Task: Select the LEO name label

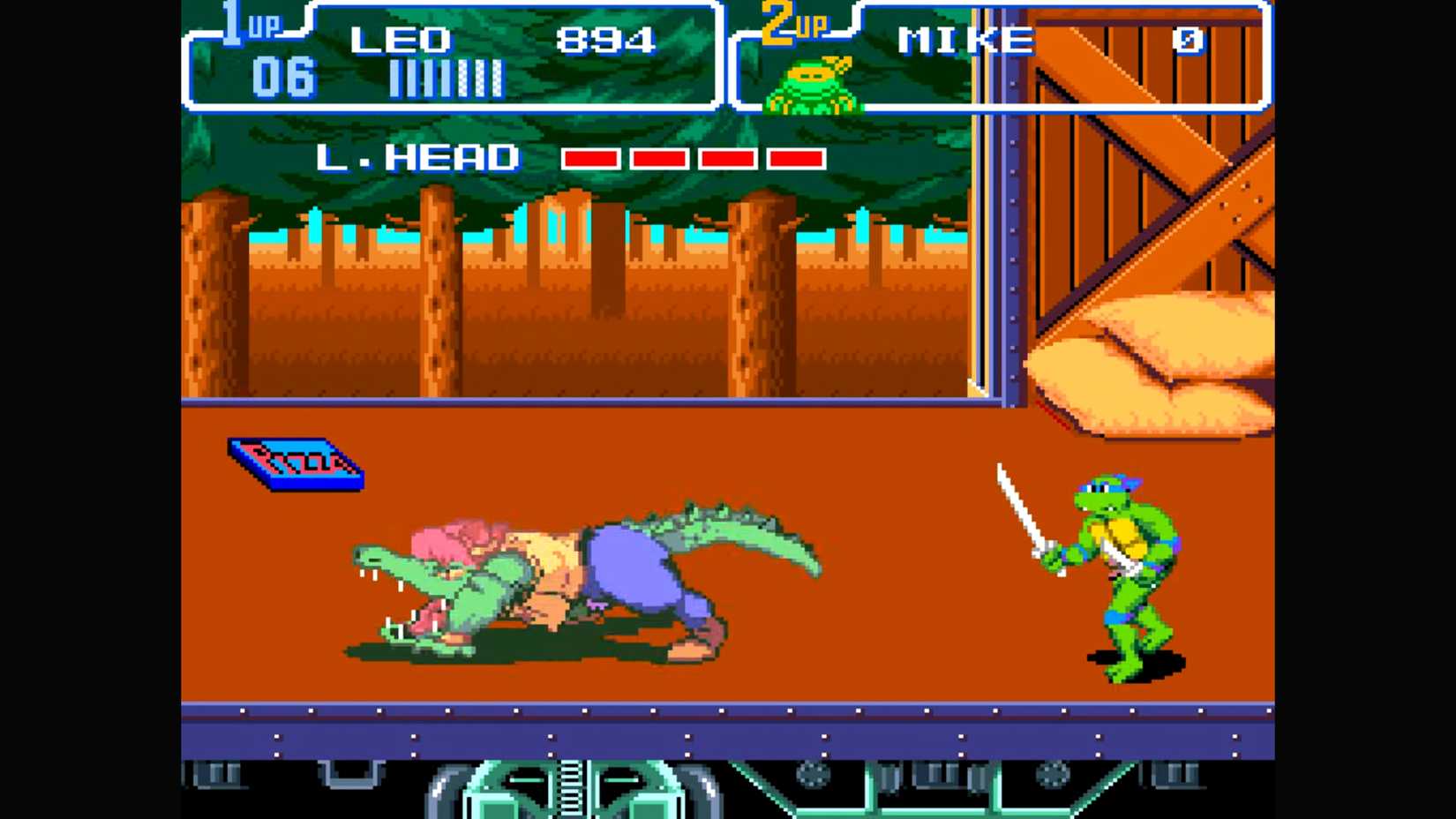Action: (400, 39)
